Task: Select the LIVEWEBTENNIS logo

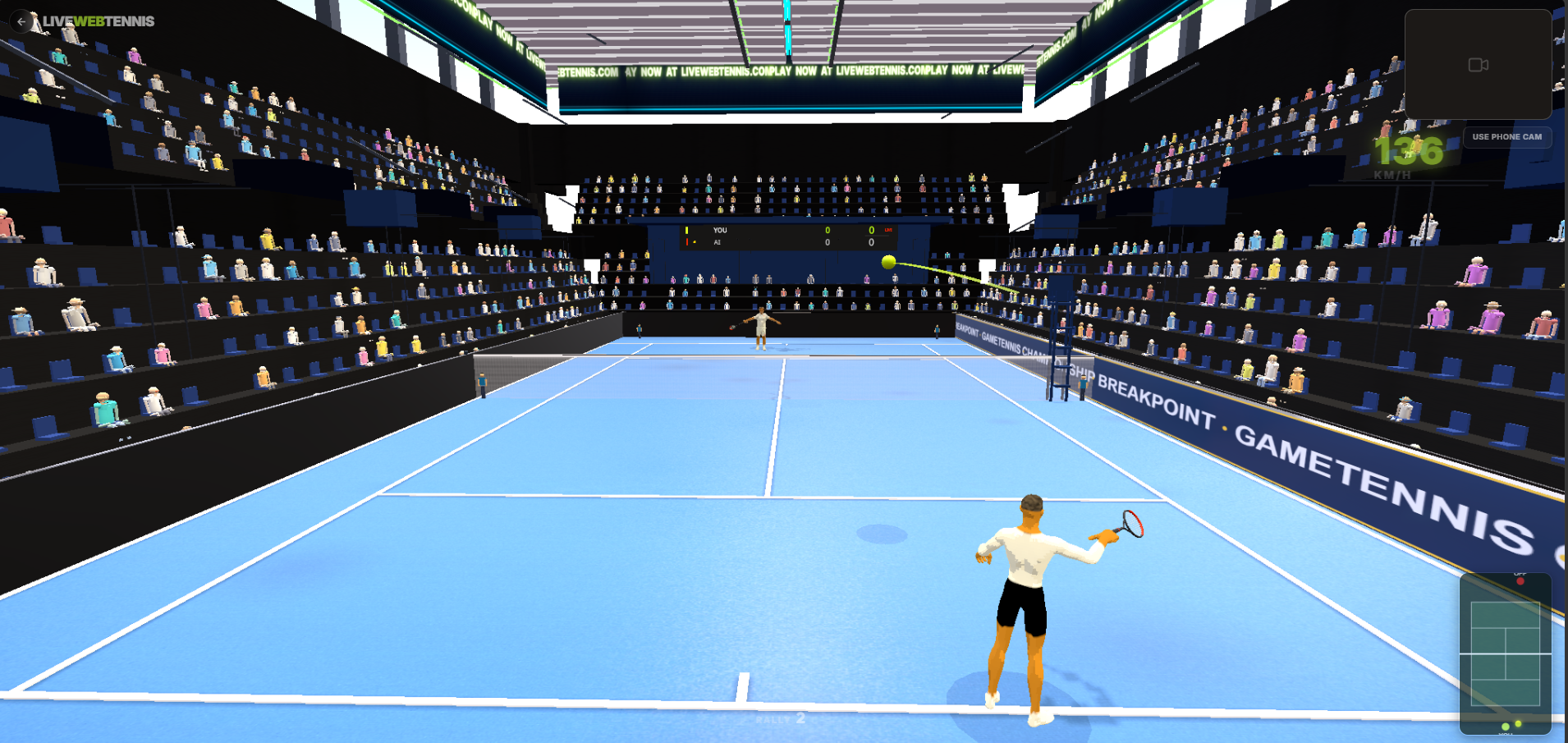Action: pos(99,22)
